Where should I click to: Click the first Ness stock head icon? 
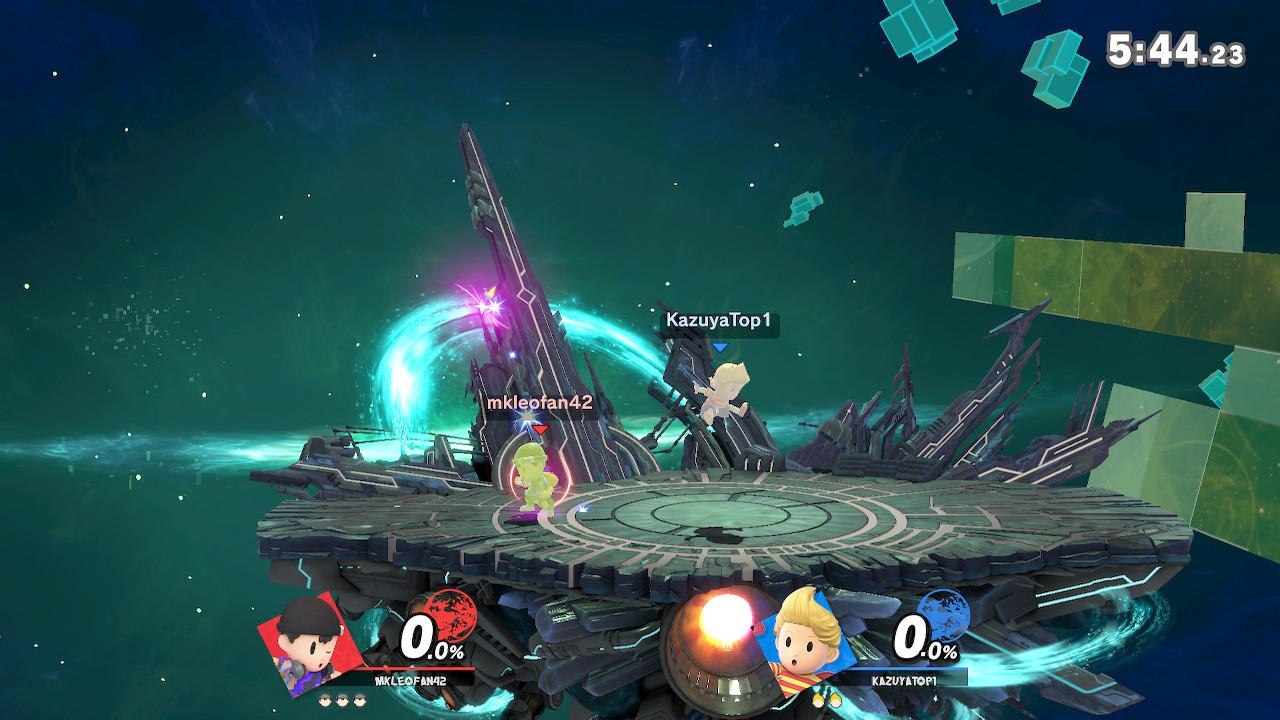tap(325, 699)
